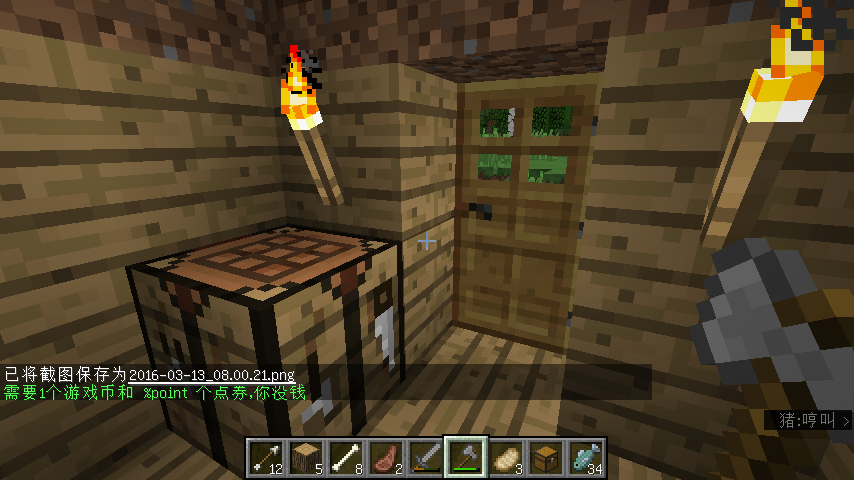Image resolution: width=854 pixels, height=480 pixels.
Task: Choose the chest slot in hotbar
Action: tap(546, 457)
